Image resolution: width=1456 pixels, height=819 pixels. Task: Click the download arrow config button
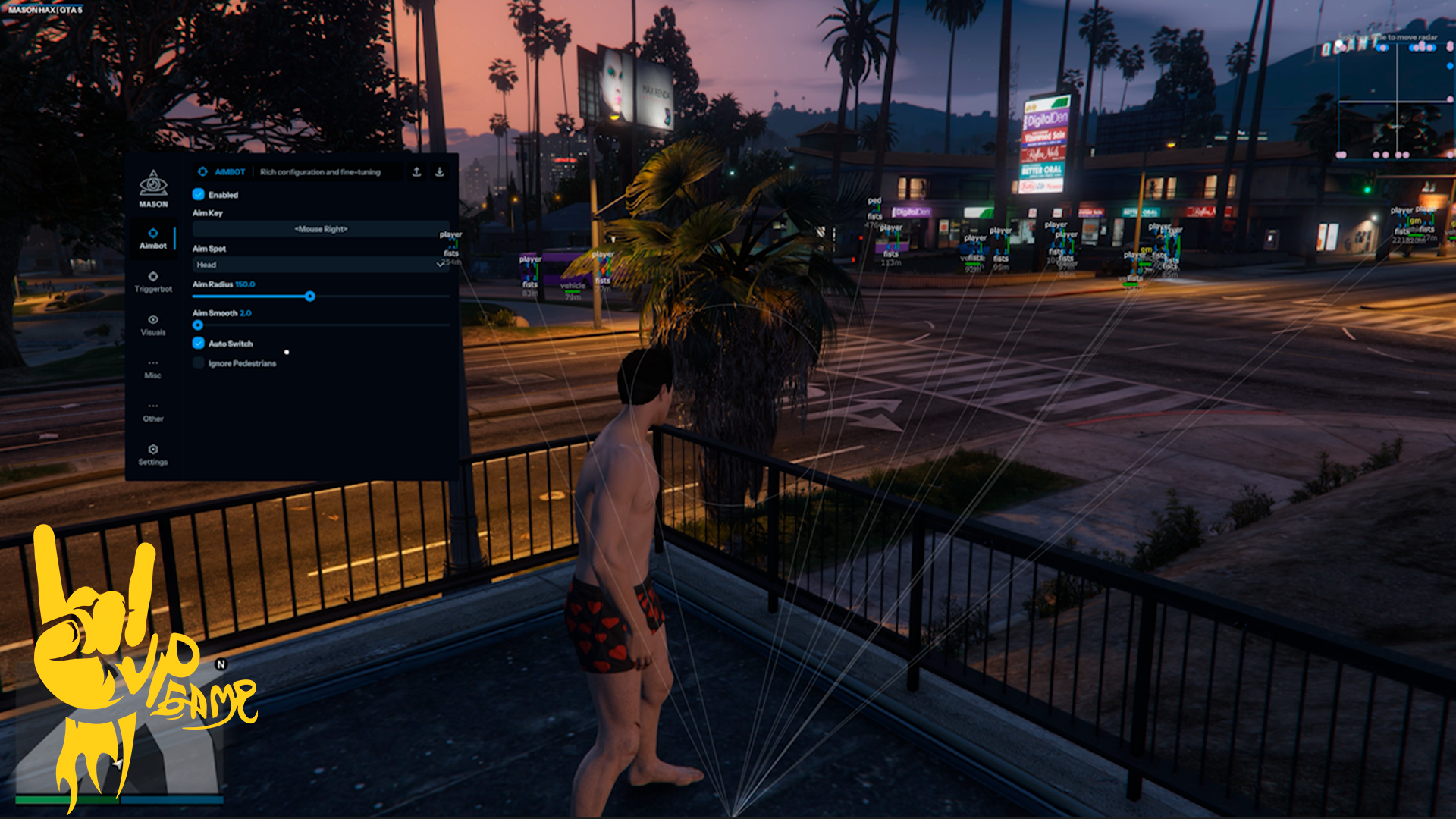(x=439, y=172)
